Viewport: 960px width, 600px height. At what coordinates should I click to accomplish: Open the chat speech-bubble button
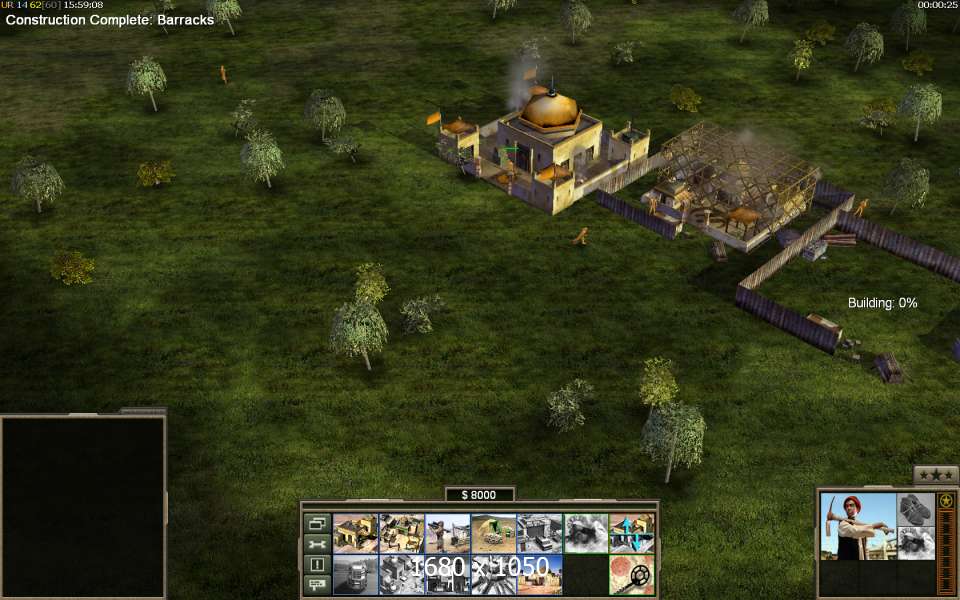tap(317, 584)
